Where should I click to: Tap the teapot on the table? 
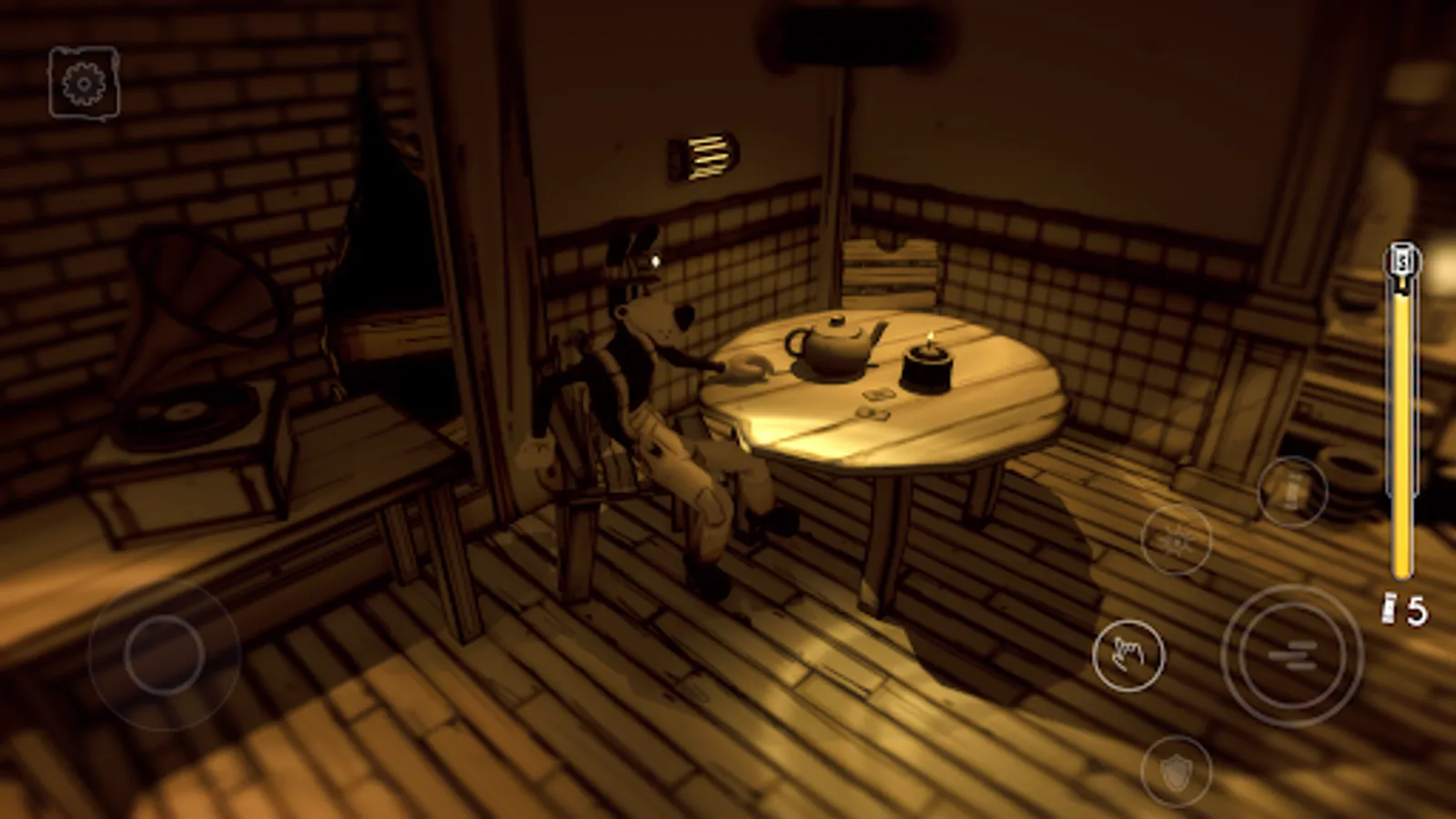(x=830, y=349)
